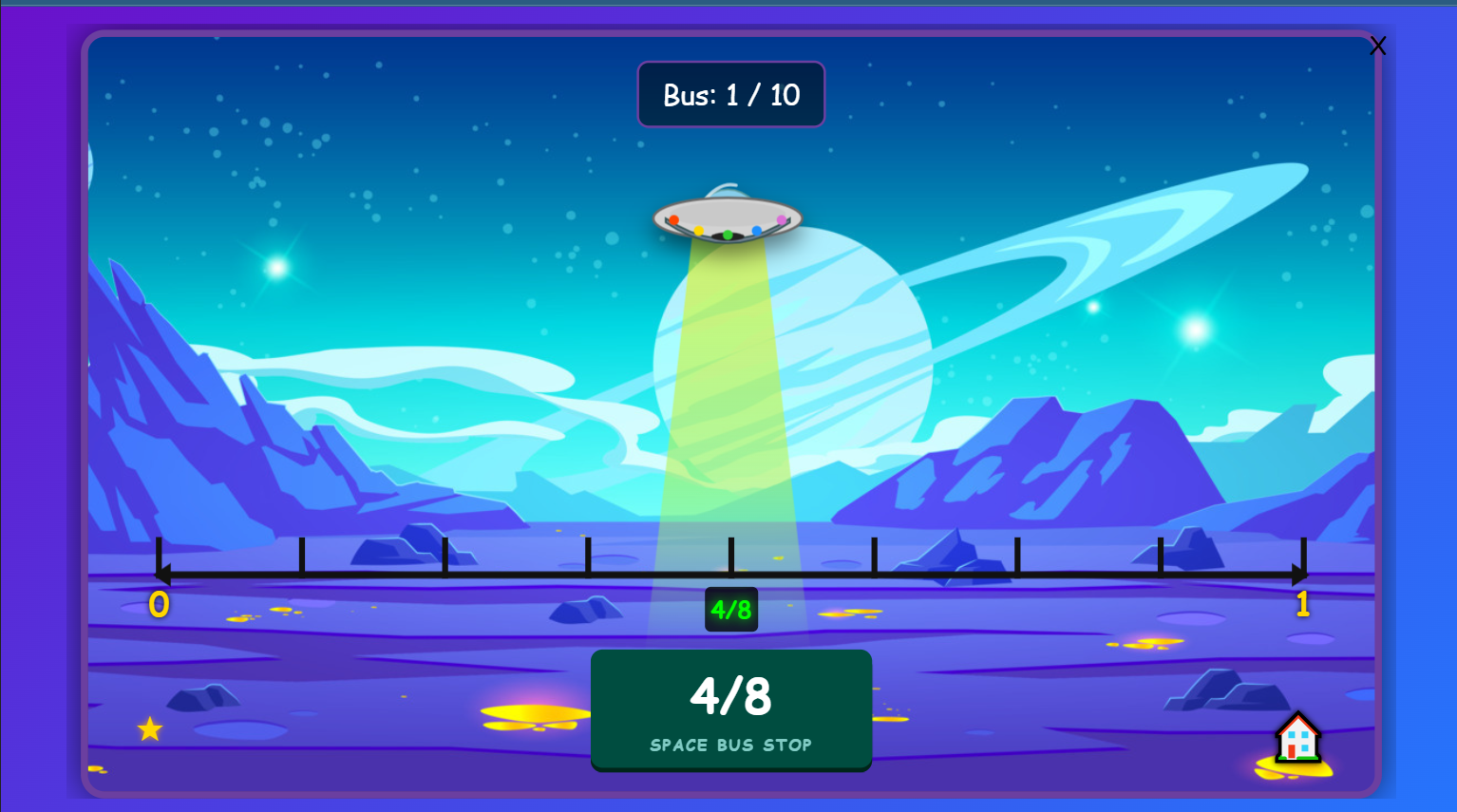Click the home icon to return home

(1297, 742)
